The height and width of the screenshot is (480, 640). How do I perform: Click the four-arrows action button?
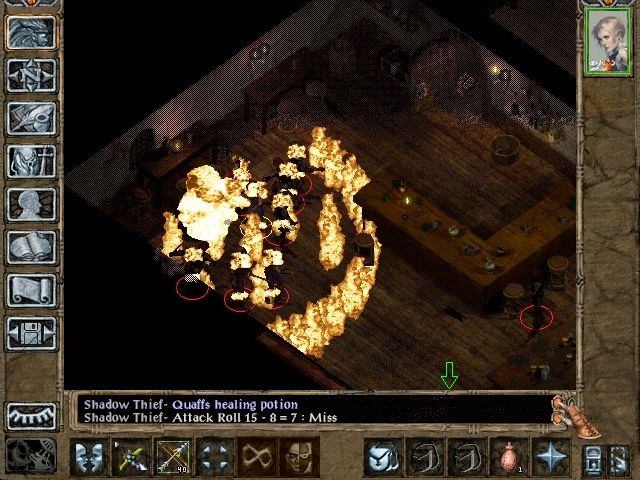point(214,458)
